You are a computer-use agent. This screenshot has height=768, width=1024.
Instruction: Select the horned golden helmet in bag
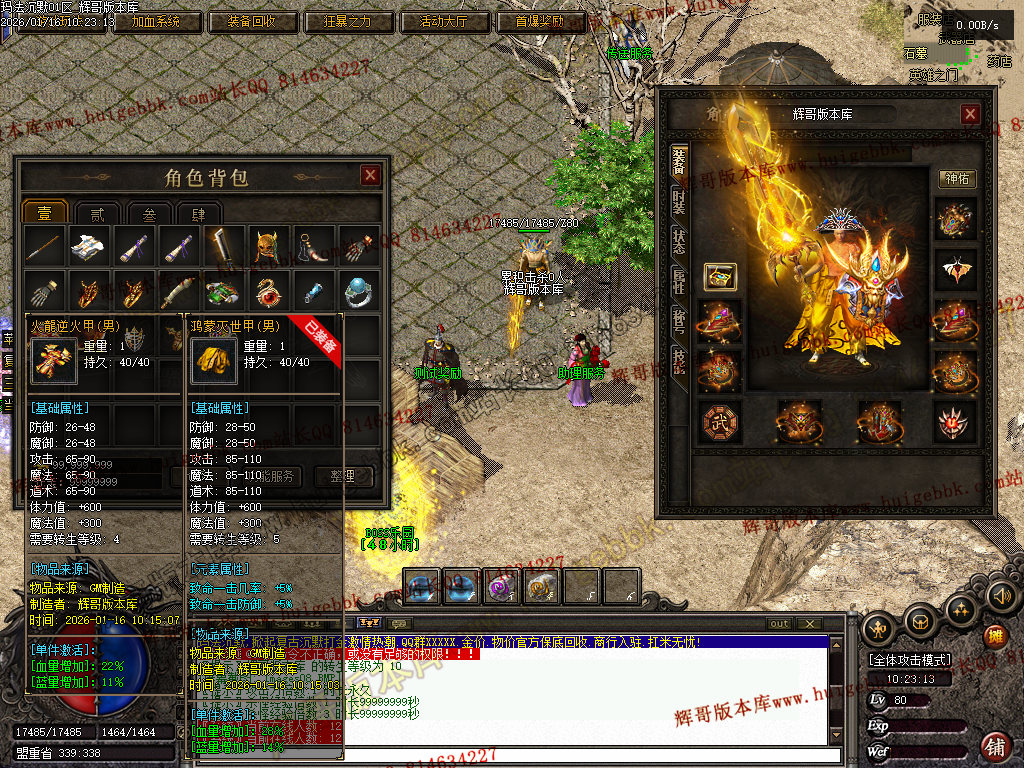click(x=264, y=246)
